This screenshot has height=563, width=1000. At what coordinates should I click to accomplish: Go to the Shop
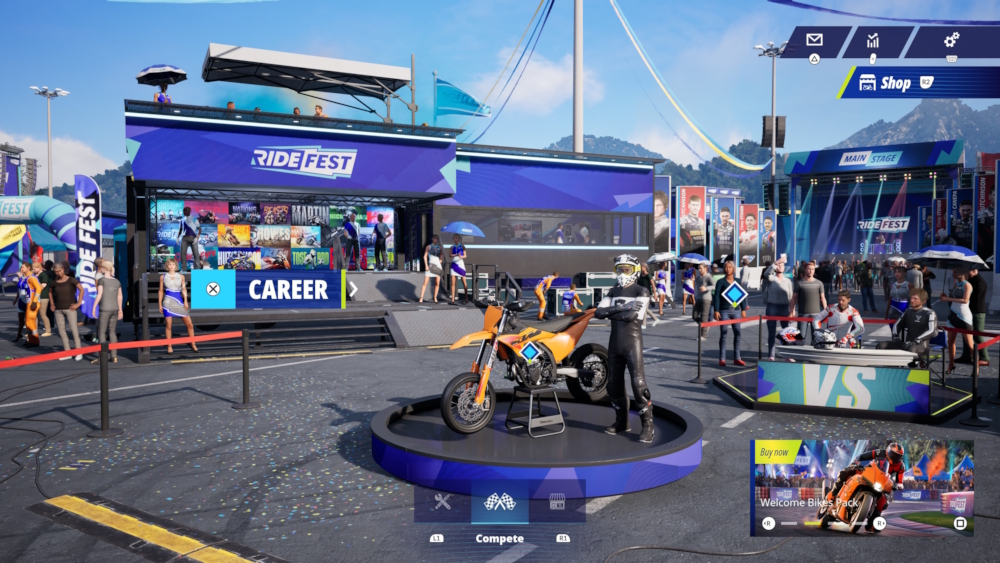click(915, 83)
